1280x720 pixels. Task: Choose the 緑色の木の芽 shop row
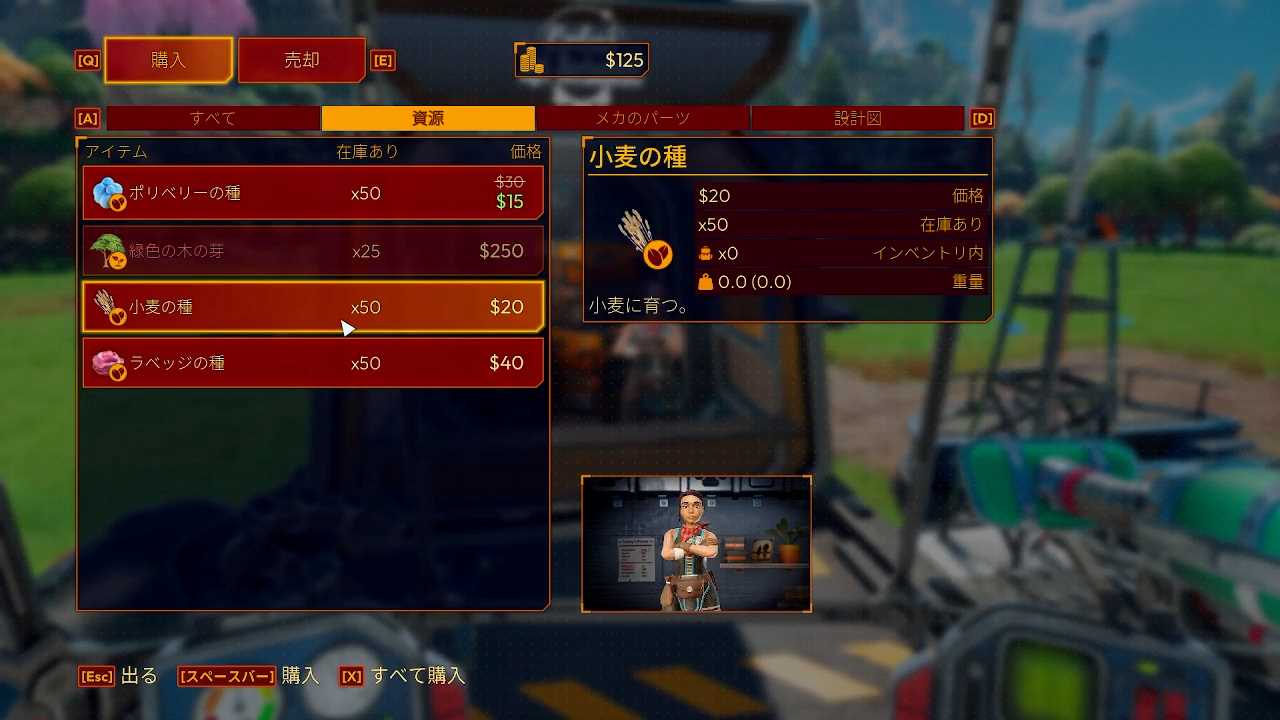313,251
